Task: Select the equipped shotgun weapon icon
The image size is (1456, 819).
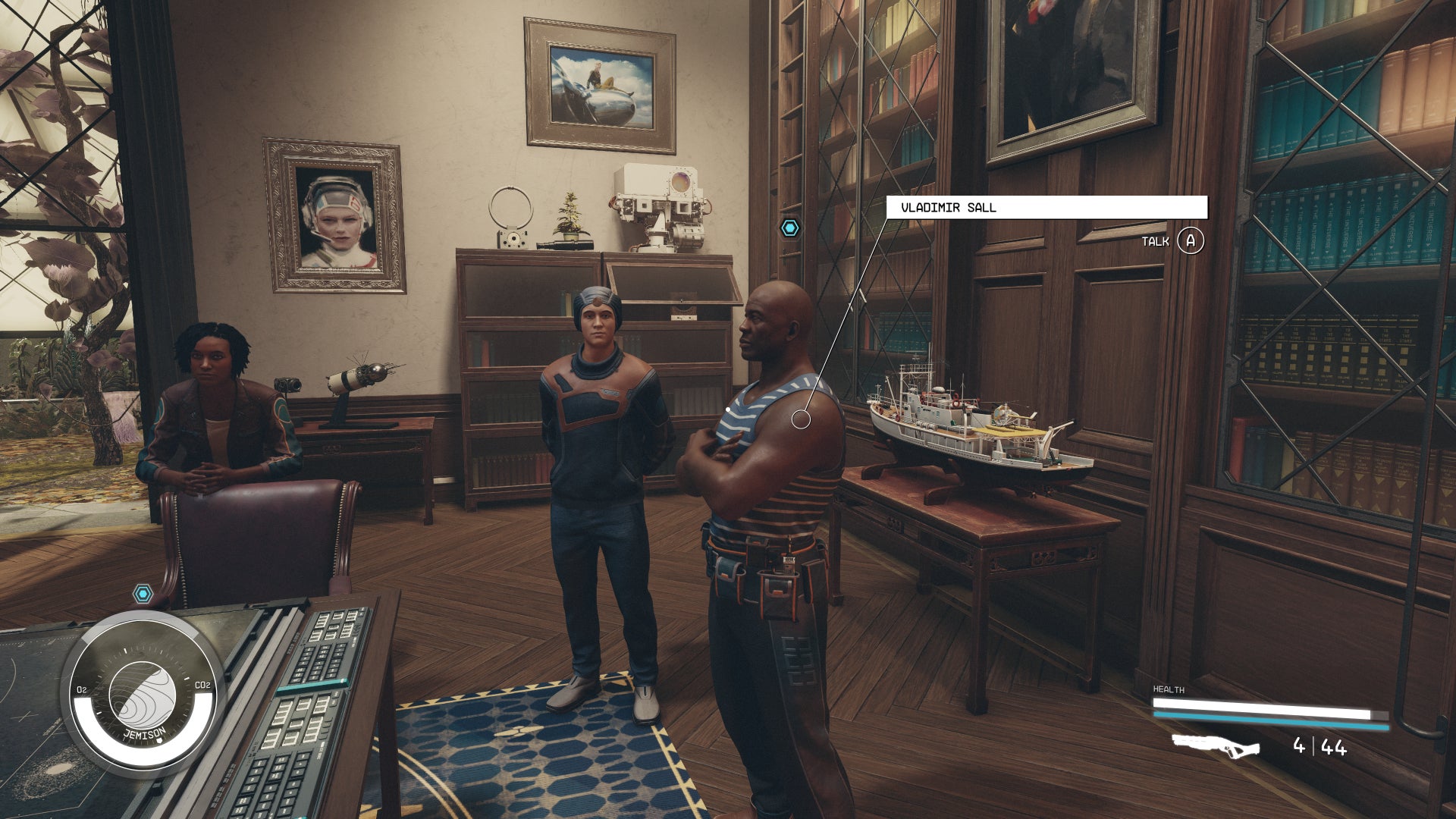Action: pyautogui.click(x=1216, y=746)
